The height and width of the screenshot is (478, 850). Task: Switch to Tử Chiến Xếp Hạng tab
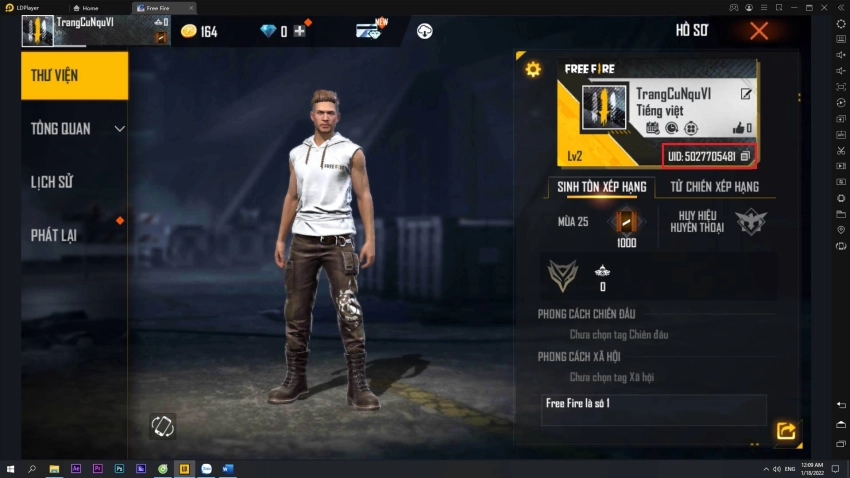click(x=714, y=187)
